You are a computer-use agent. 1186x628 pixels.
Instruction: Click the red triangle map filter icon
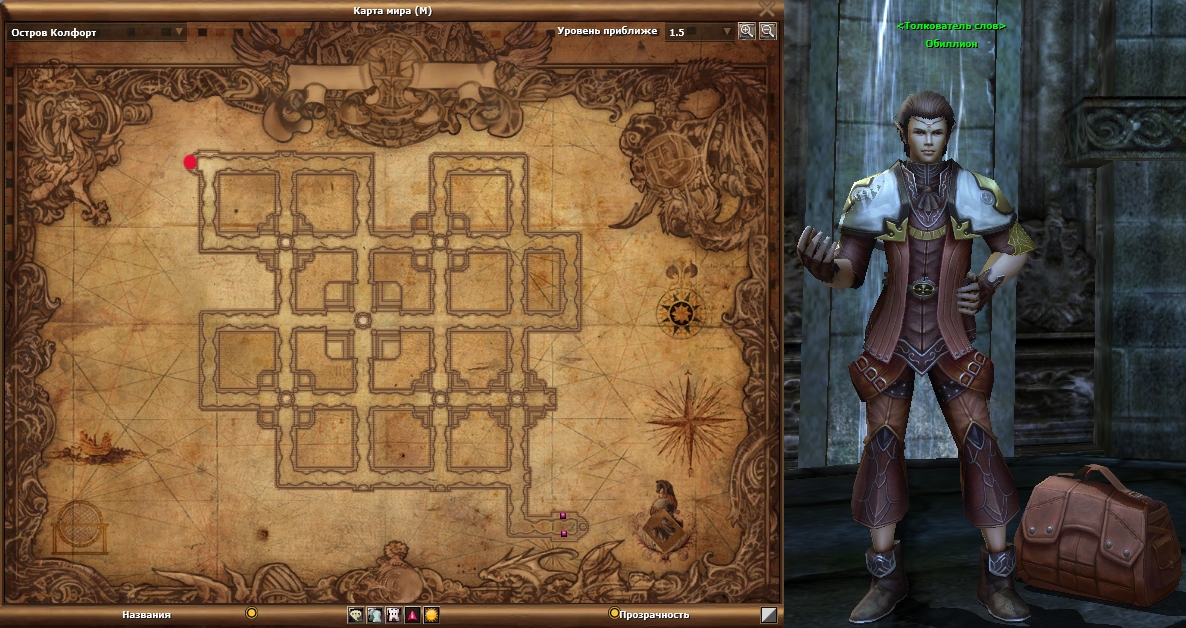(x=412, y=615)
